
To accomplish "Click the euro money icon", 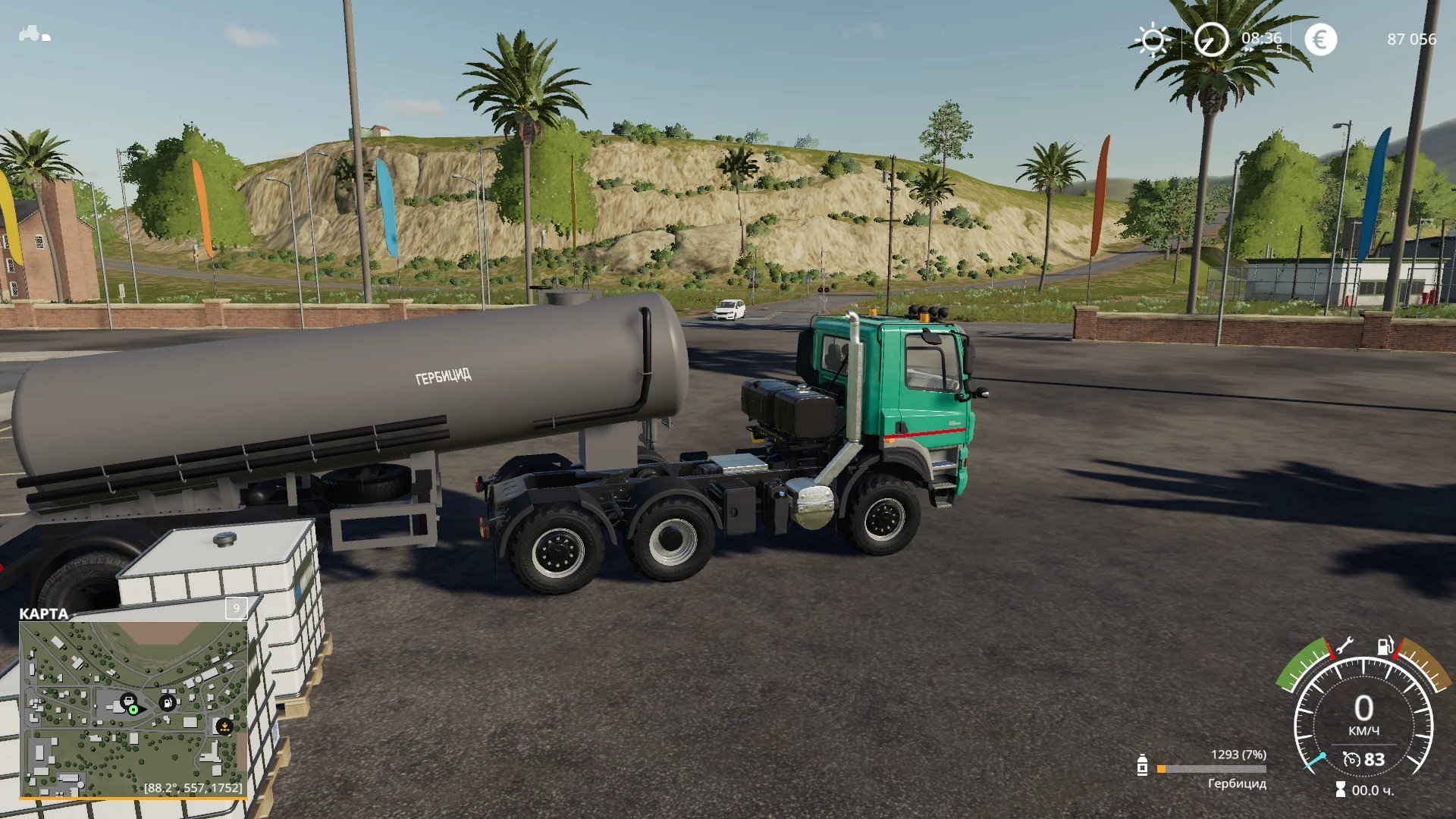I will 1320,39.
